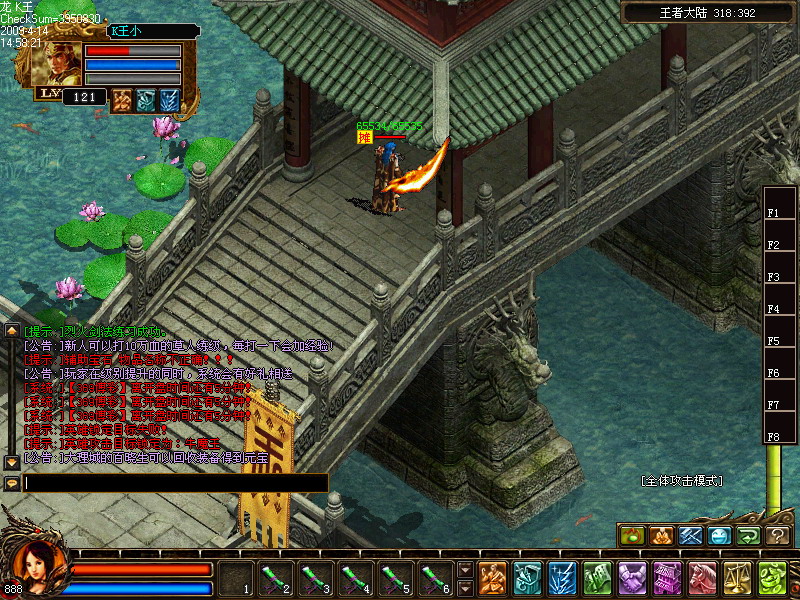
Task: Click the orange meditating monk skill icon
Action: click(492, 578)
